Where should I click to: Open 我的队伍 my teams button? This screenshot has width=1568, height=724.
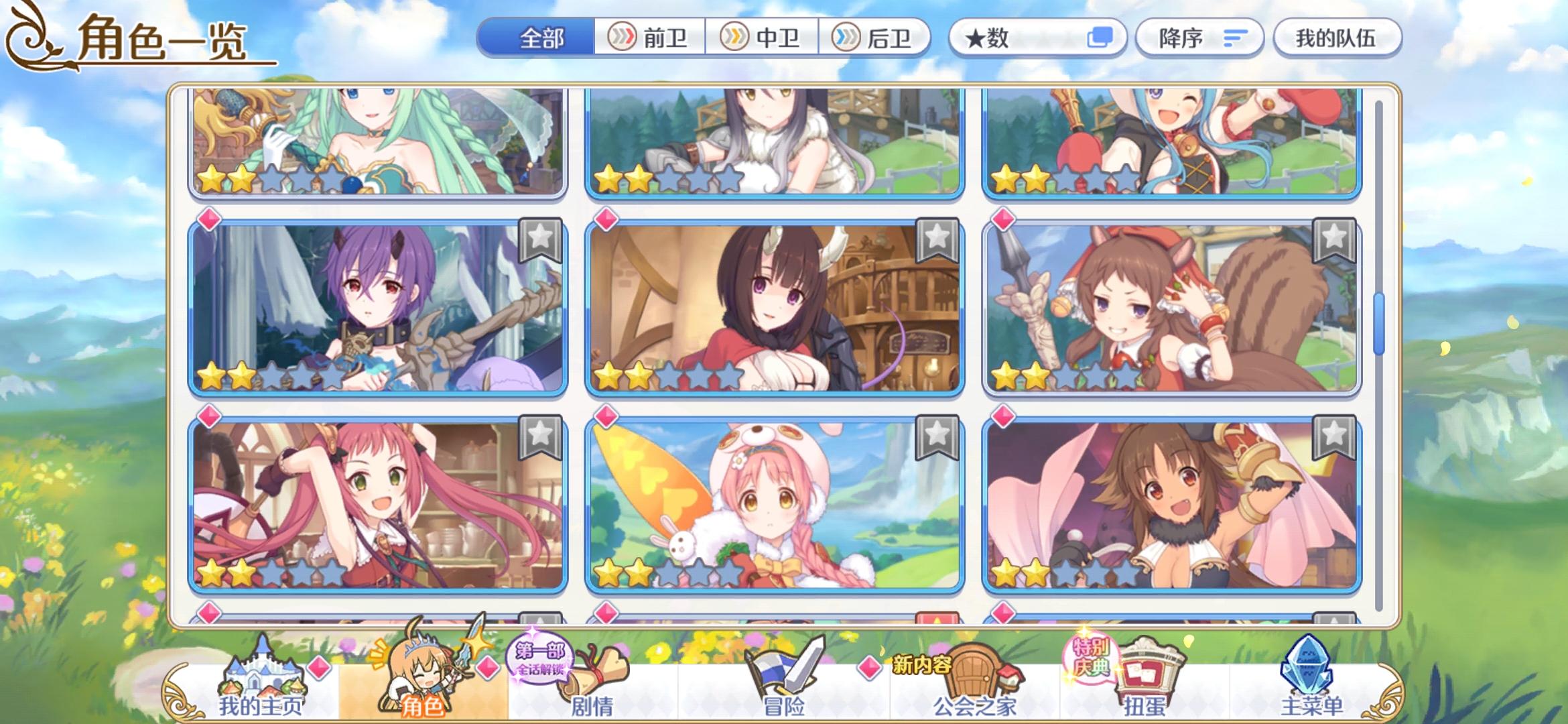[x=1337, y=38]
